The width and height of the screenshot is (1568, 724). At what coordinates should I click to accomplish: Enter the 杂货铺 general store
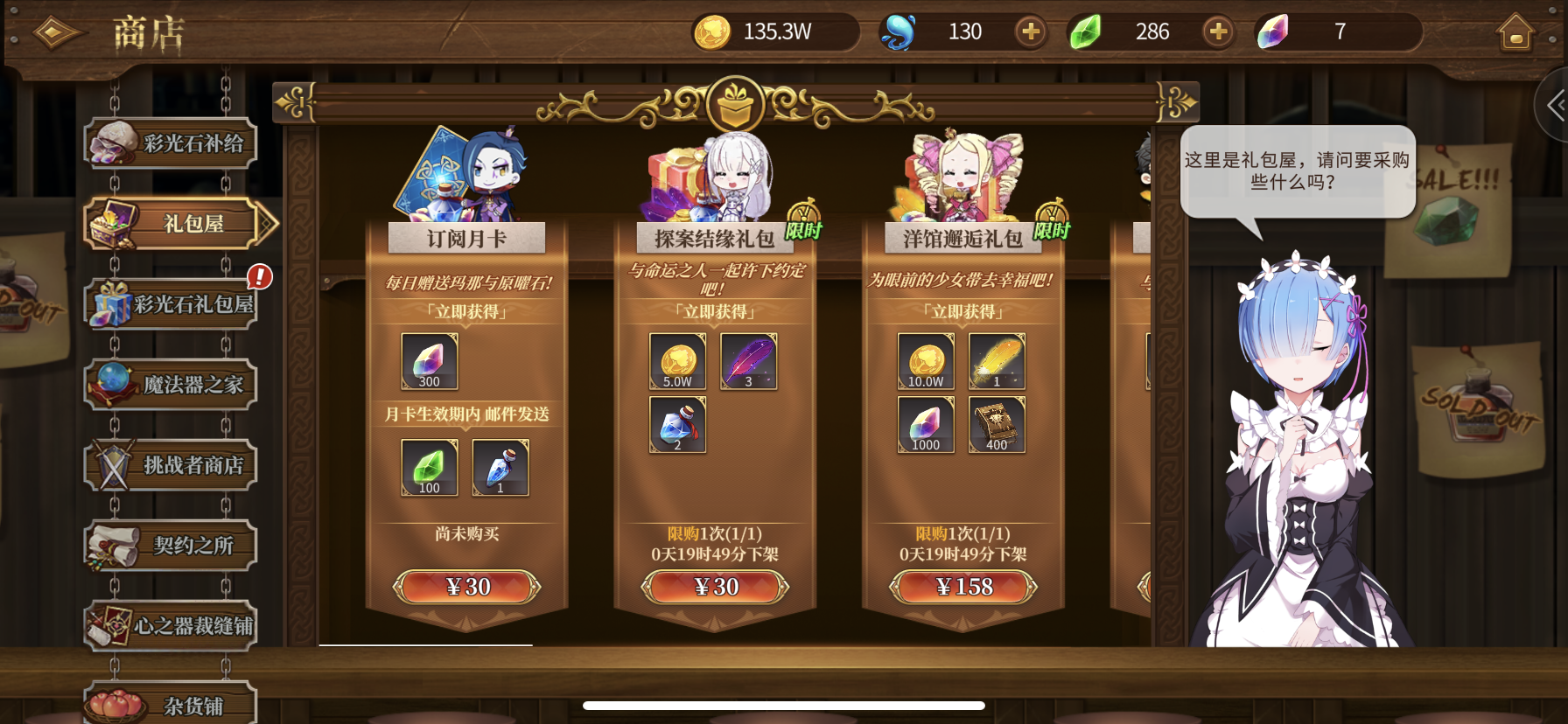click(x=171, y=705)
